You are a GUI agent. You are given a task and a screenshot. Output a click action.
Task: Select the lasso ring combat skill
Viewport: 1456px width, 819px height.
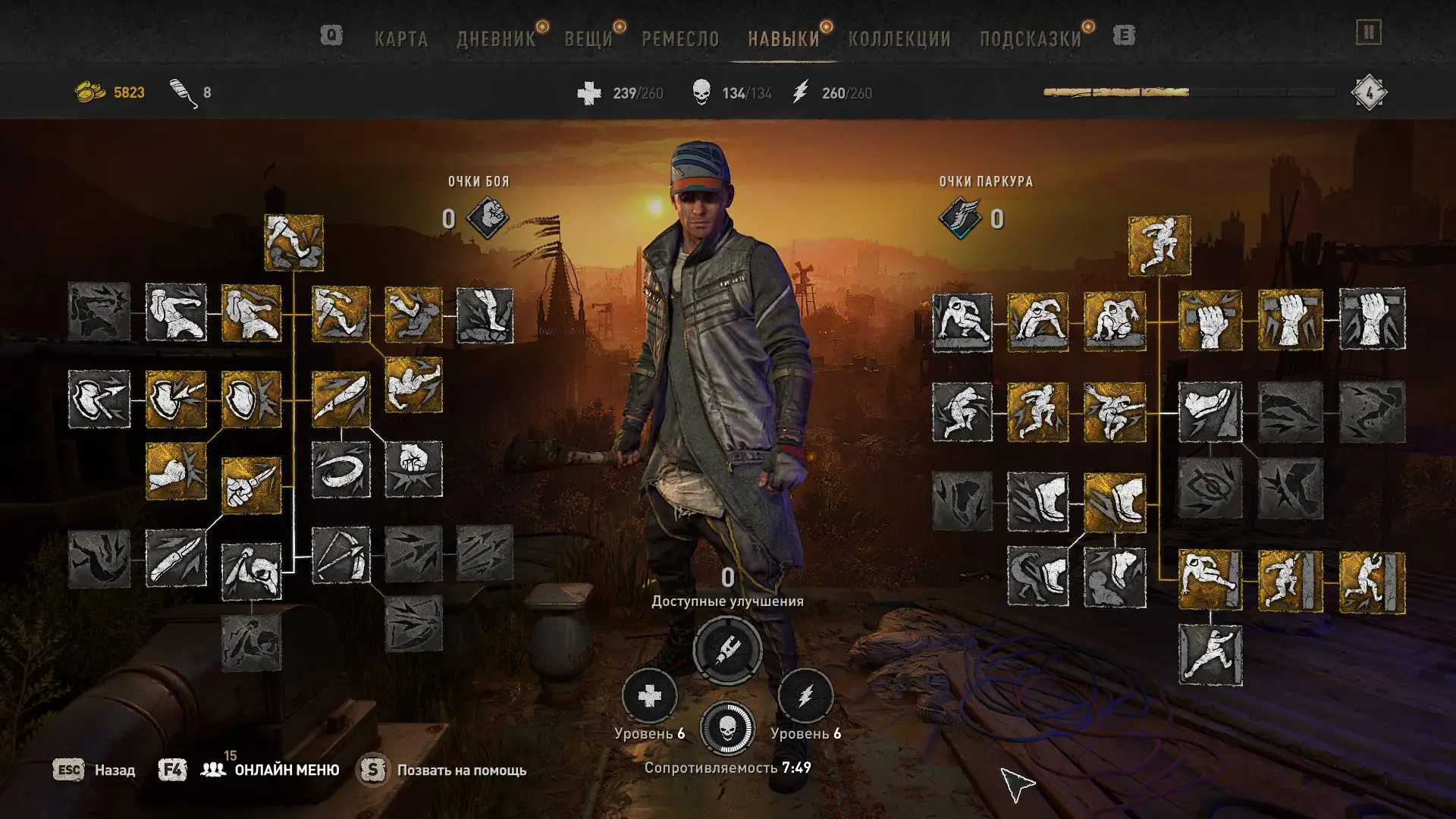click(x=340, y=470)
